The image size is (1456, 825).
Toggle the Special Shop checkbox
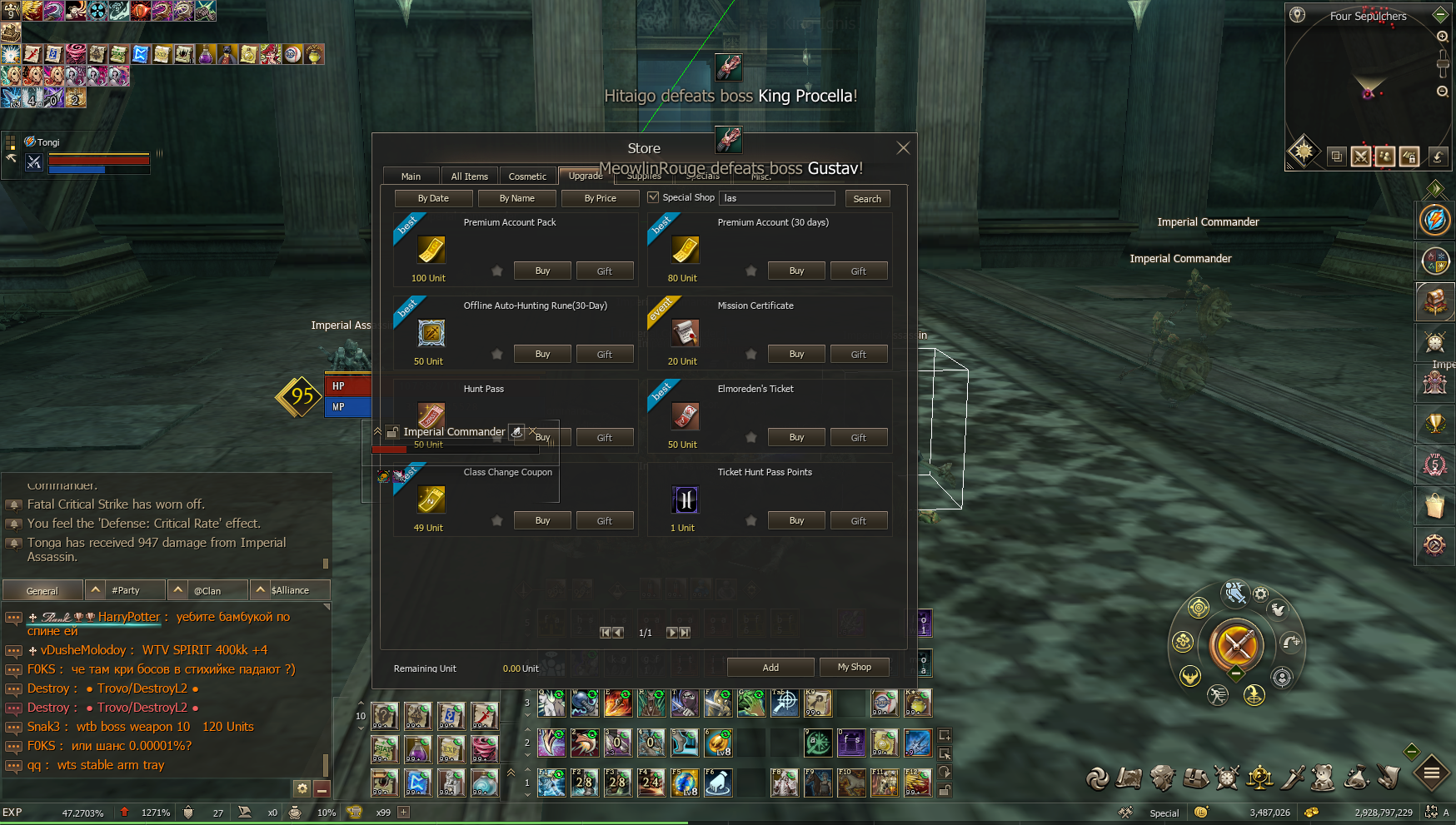(653, 197)
